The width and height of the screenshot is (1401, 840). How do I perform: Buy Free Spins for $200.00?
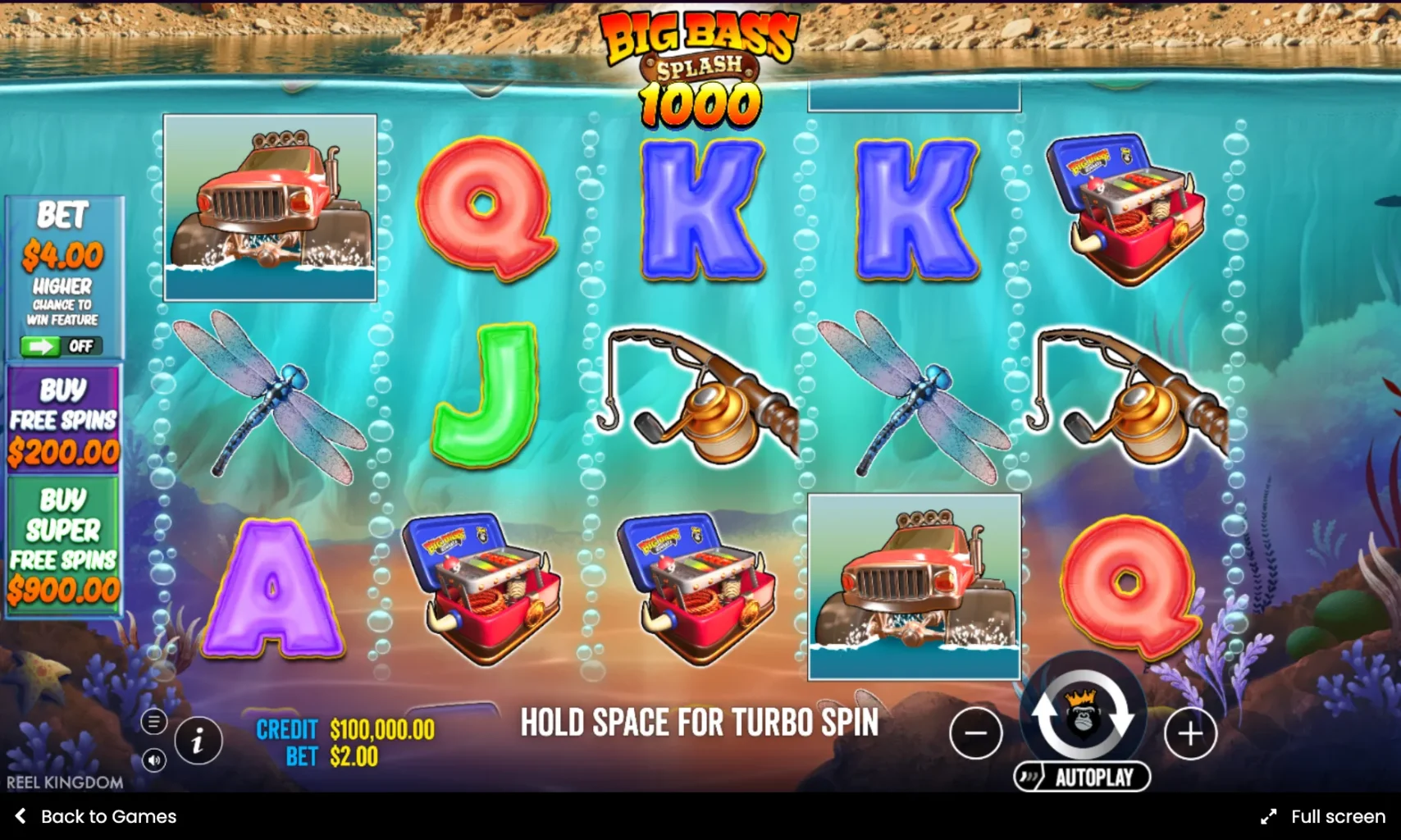click(63, 420)
